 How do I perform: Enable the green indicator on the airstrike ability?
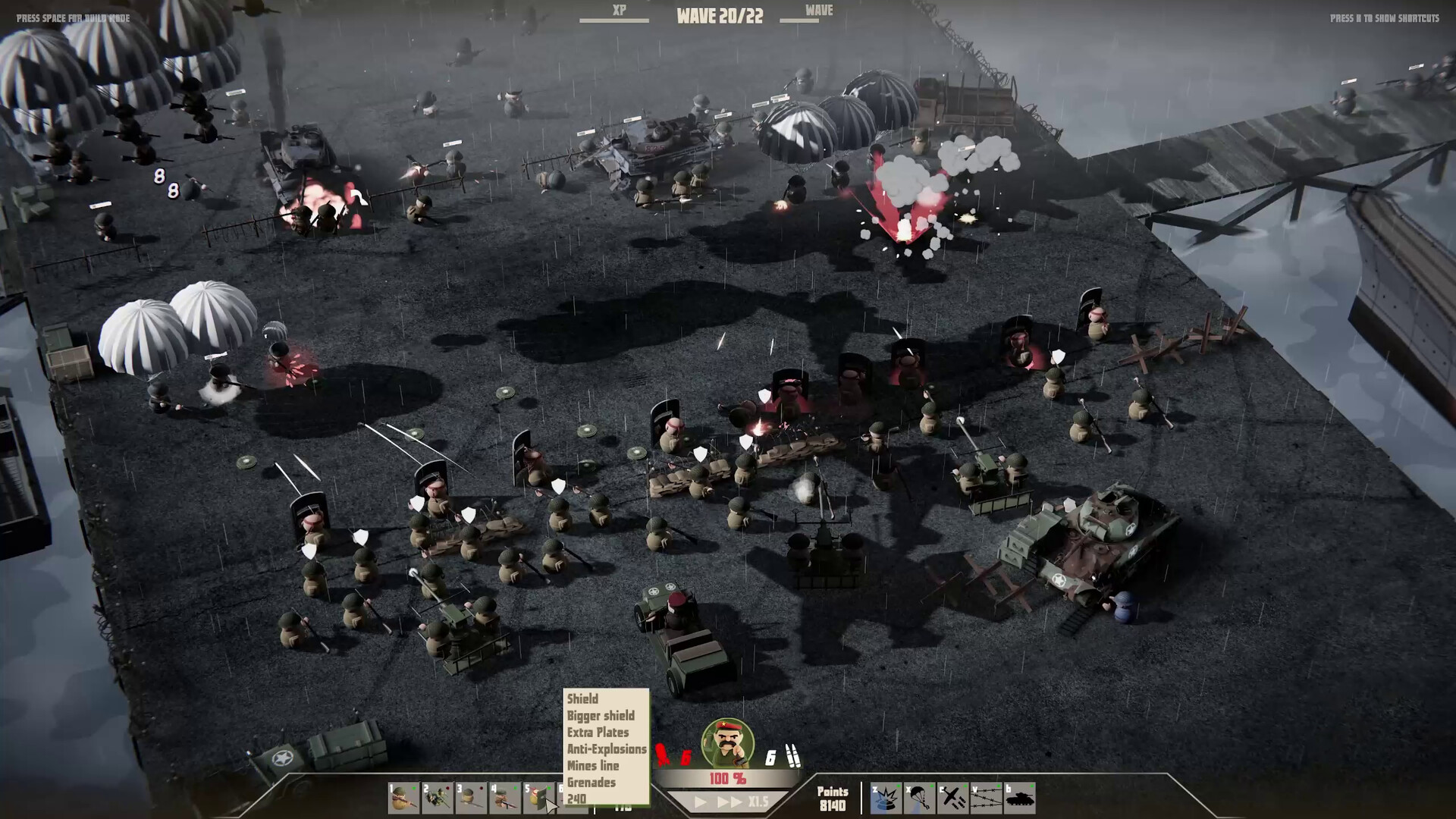coord(965,786)
